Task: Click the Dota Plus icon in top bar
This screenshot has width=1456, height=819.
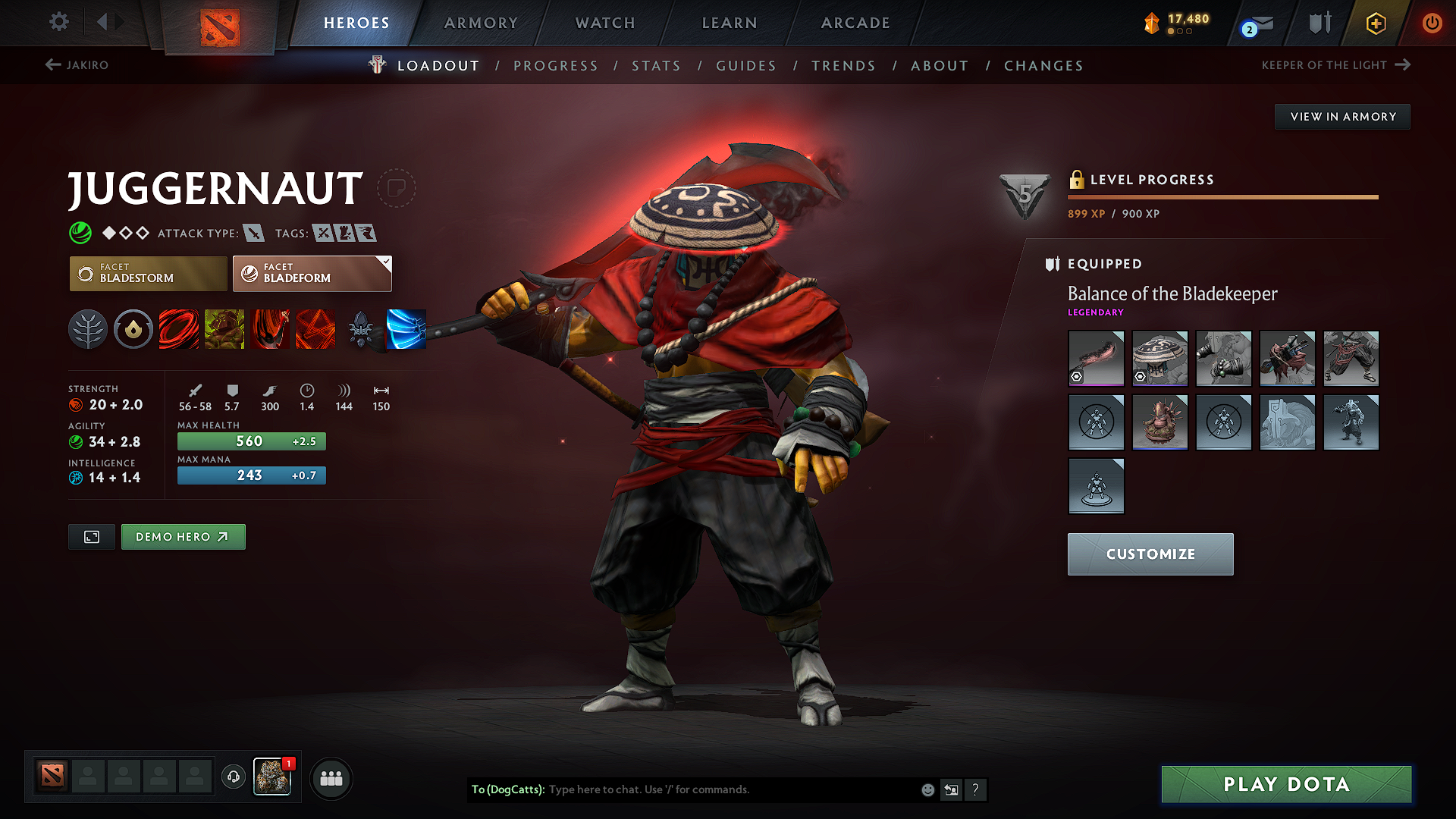Action: (x=1376, y=24)
